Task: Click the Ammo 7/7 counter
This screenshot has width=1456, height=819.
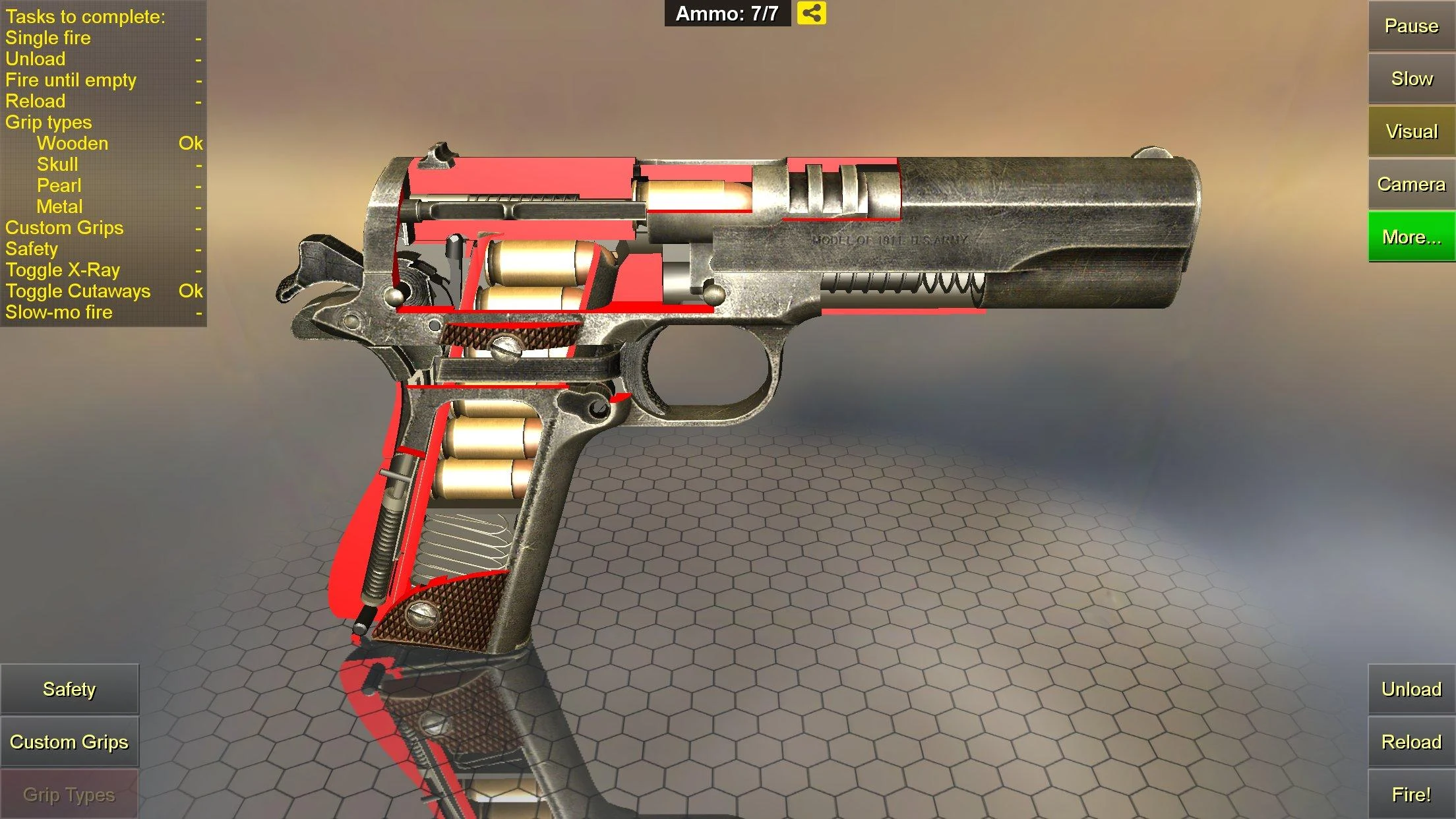Action: pyautogui.click(x=727, y=13)
